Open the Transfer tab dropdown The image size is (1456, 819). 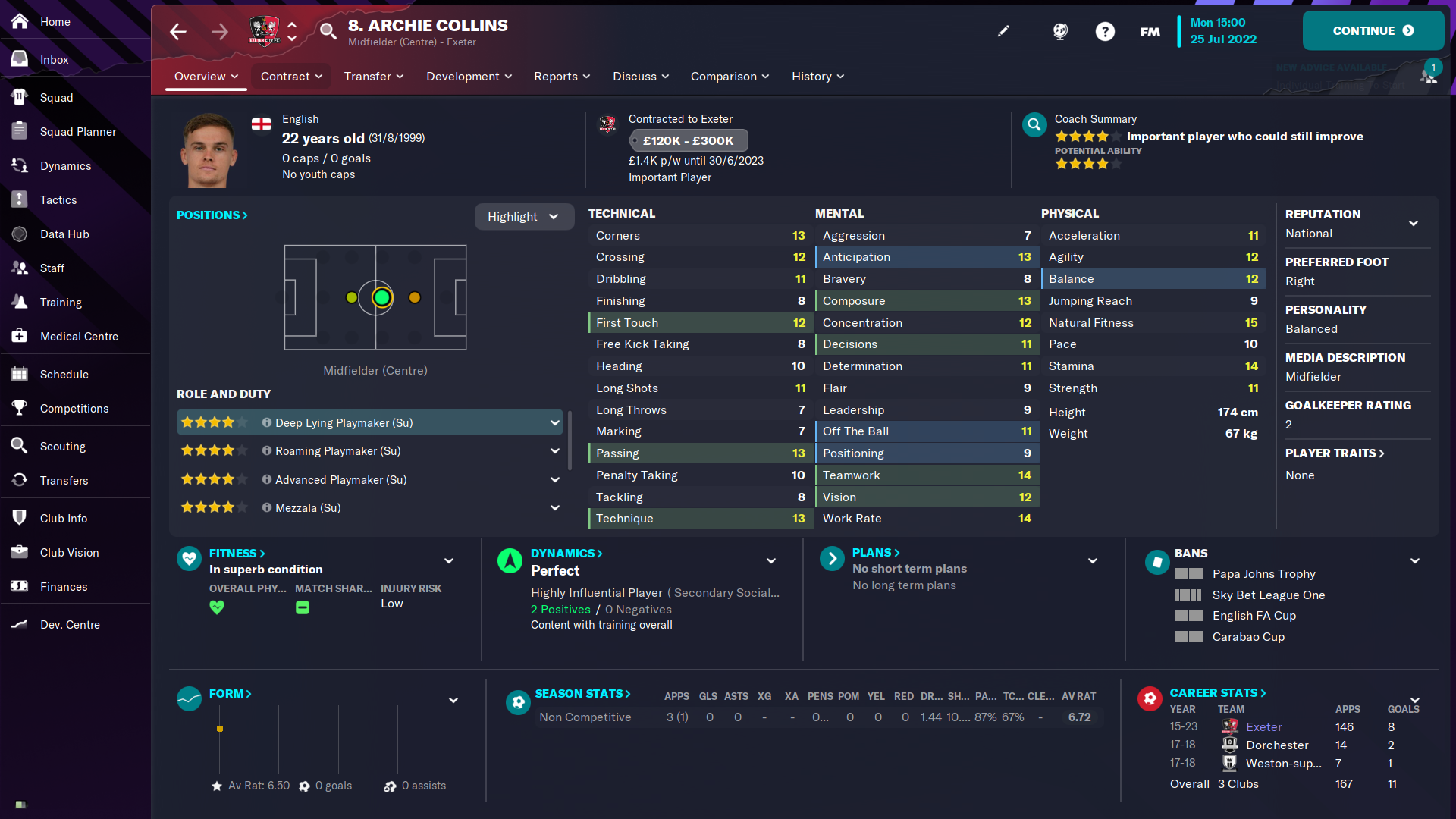[374, 77]
